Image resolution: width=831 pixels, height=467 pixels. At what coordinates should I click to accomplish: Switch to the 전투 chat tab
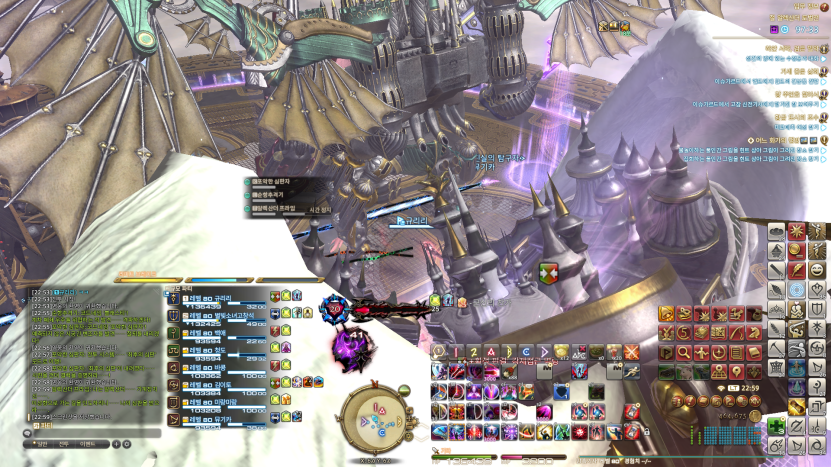click(64, 443)
